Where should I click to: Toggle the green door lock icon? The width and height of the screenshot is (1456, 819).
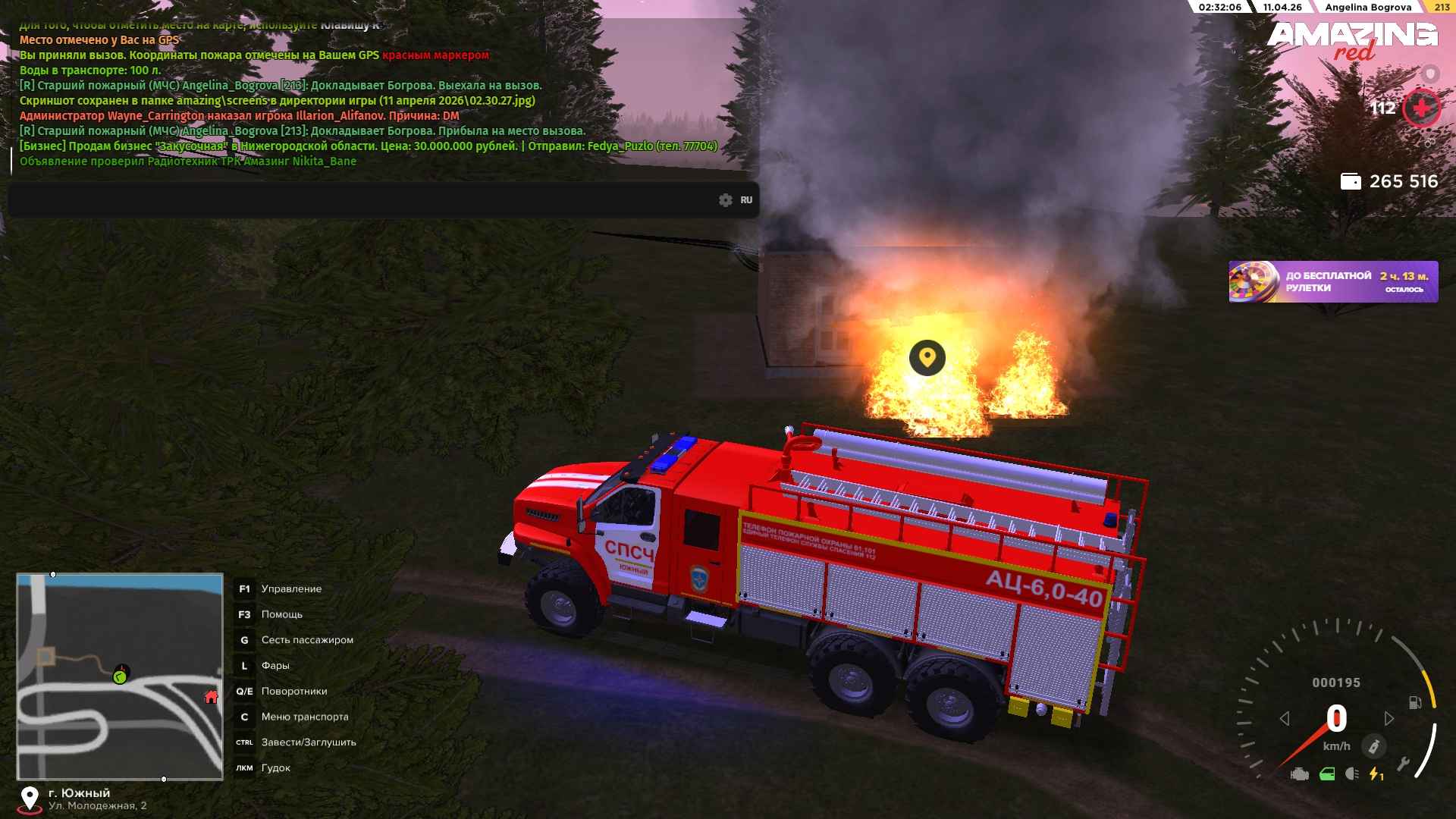click(1327, 774)
